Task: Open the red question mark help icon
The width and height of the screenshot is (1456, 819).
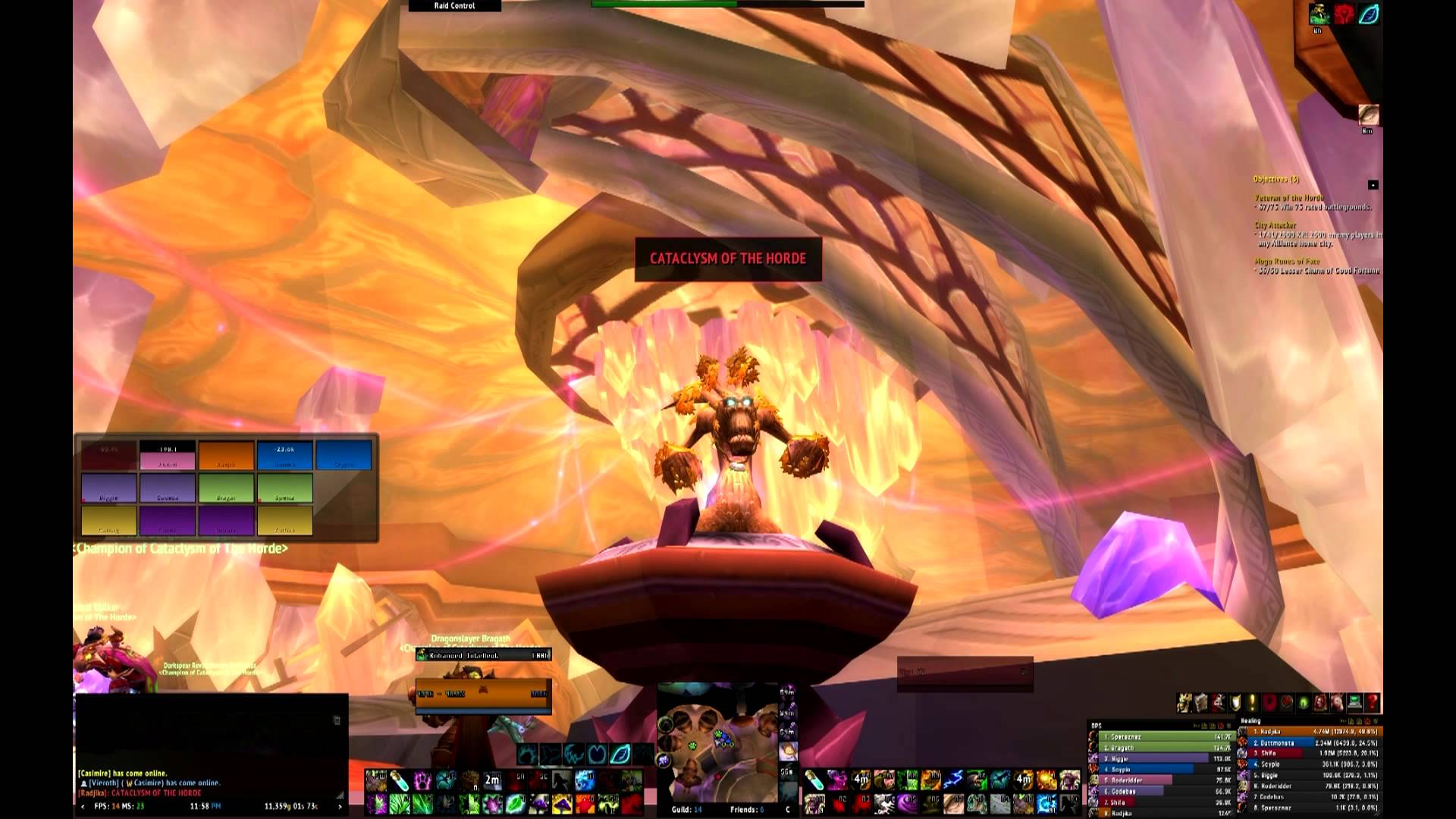Action: (x=1371, y=703)
